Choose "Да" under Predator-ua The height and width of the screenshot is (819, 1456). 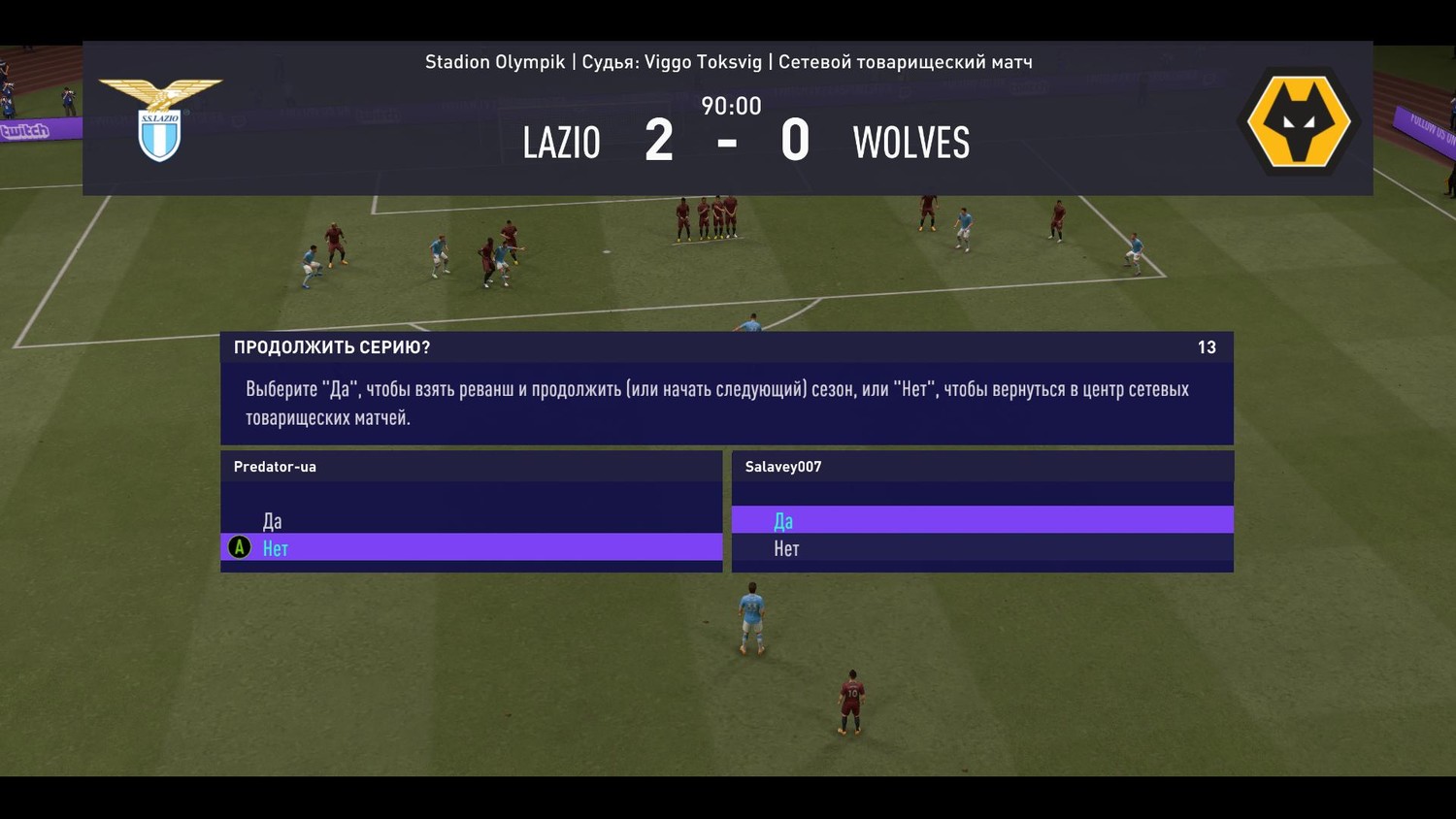coord(273,521)
